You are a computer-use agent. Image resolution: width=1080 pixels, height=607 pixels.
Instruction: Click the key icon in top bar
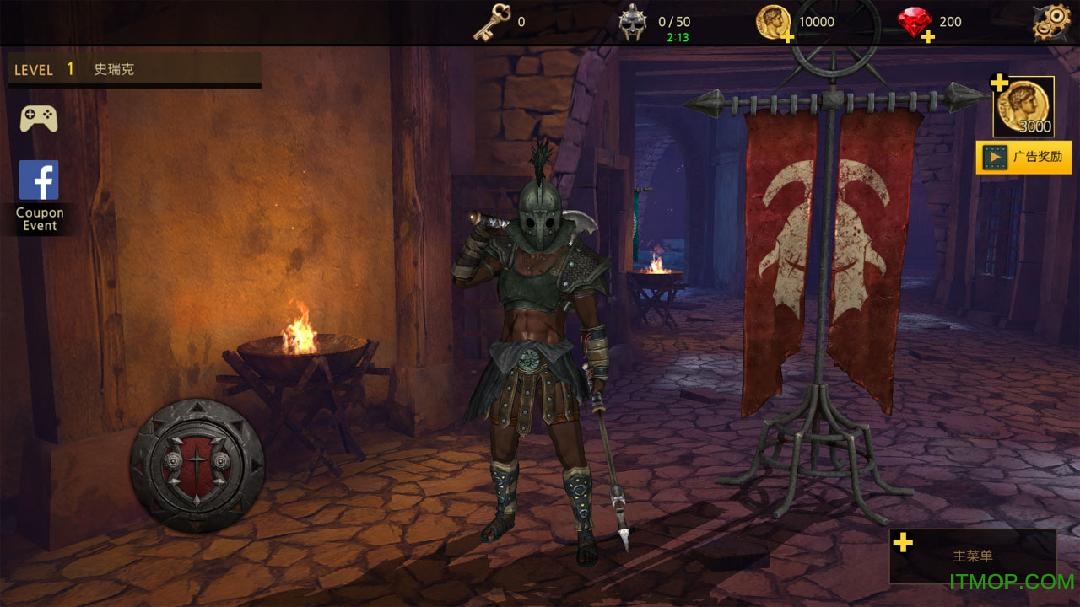[492, 22]
